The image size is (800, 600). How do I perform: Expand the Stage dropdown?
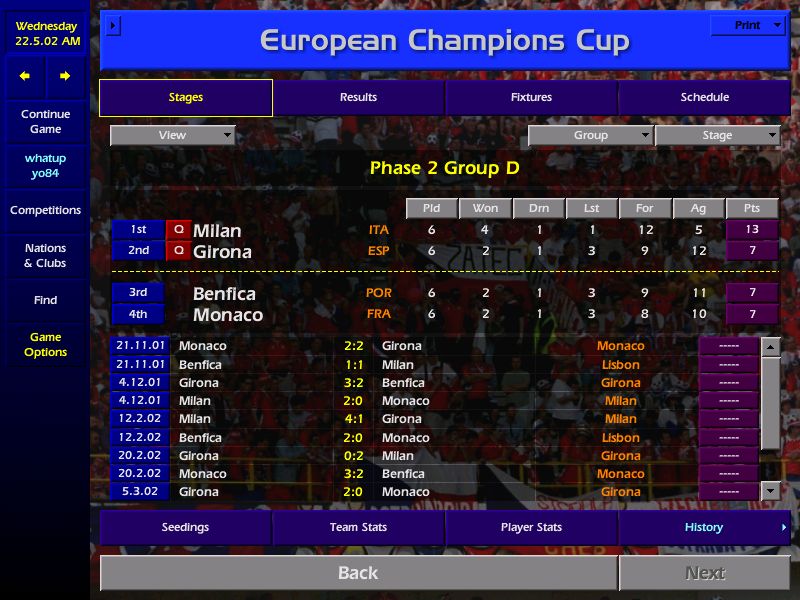(x=717, y=135)
